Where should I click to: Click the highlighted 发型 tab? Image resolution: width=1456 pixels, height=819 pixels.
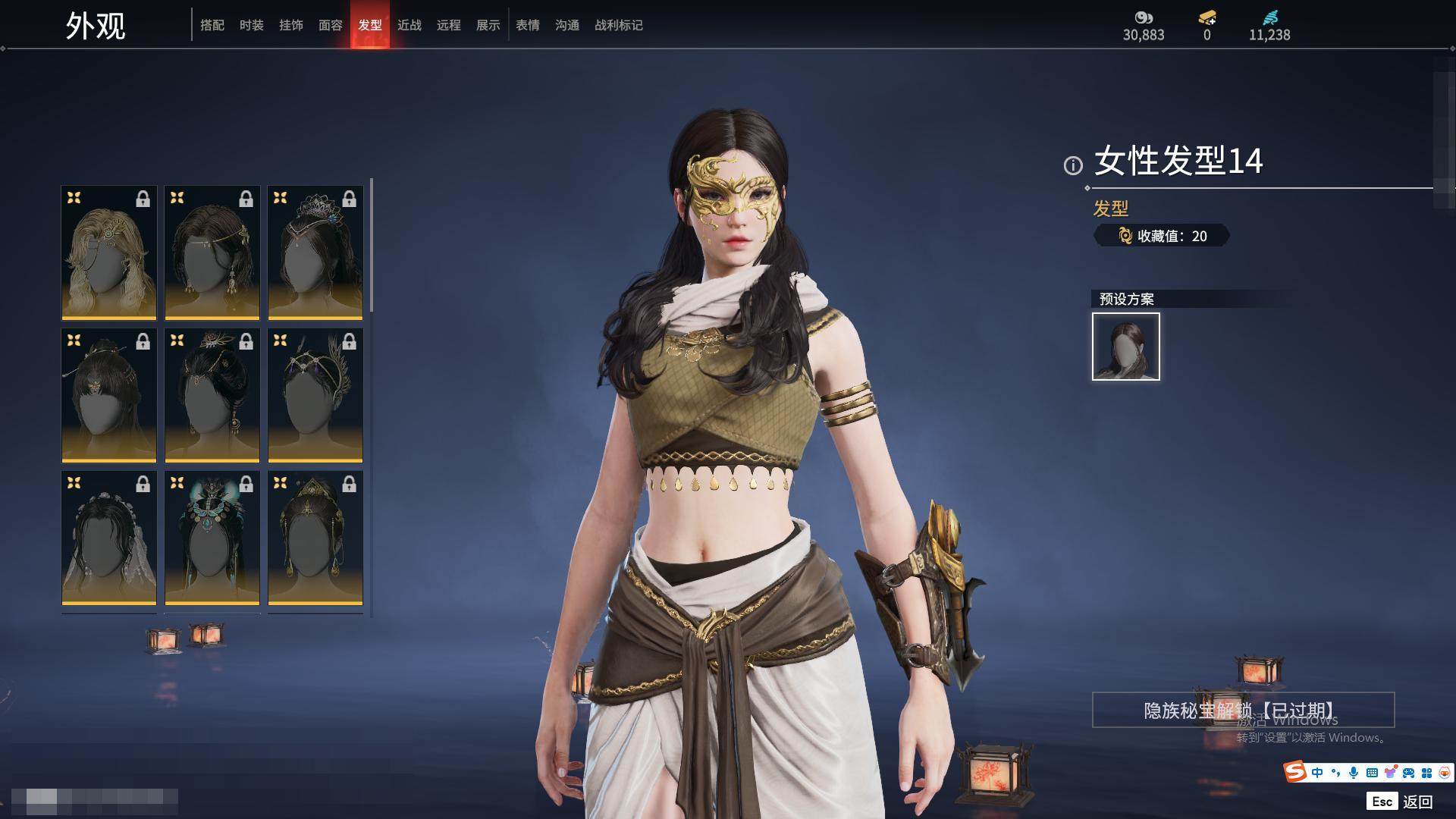[x=370, y=25]
